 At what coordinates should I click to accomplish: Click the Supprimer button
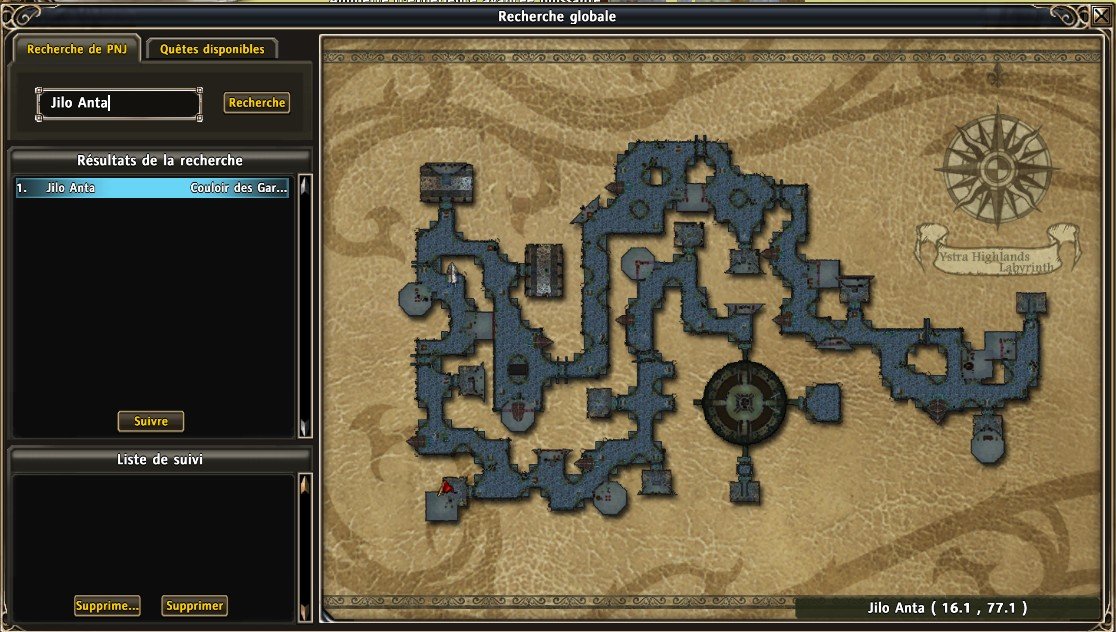(x=195, y=606)
